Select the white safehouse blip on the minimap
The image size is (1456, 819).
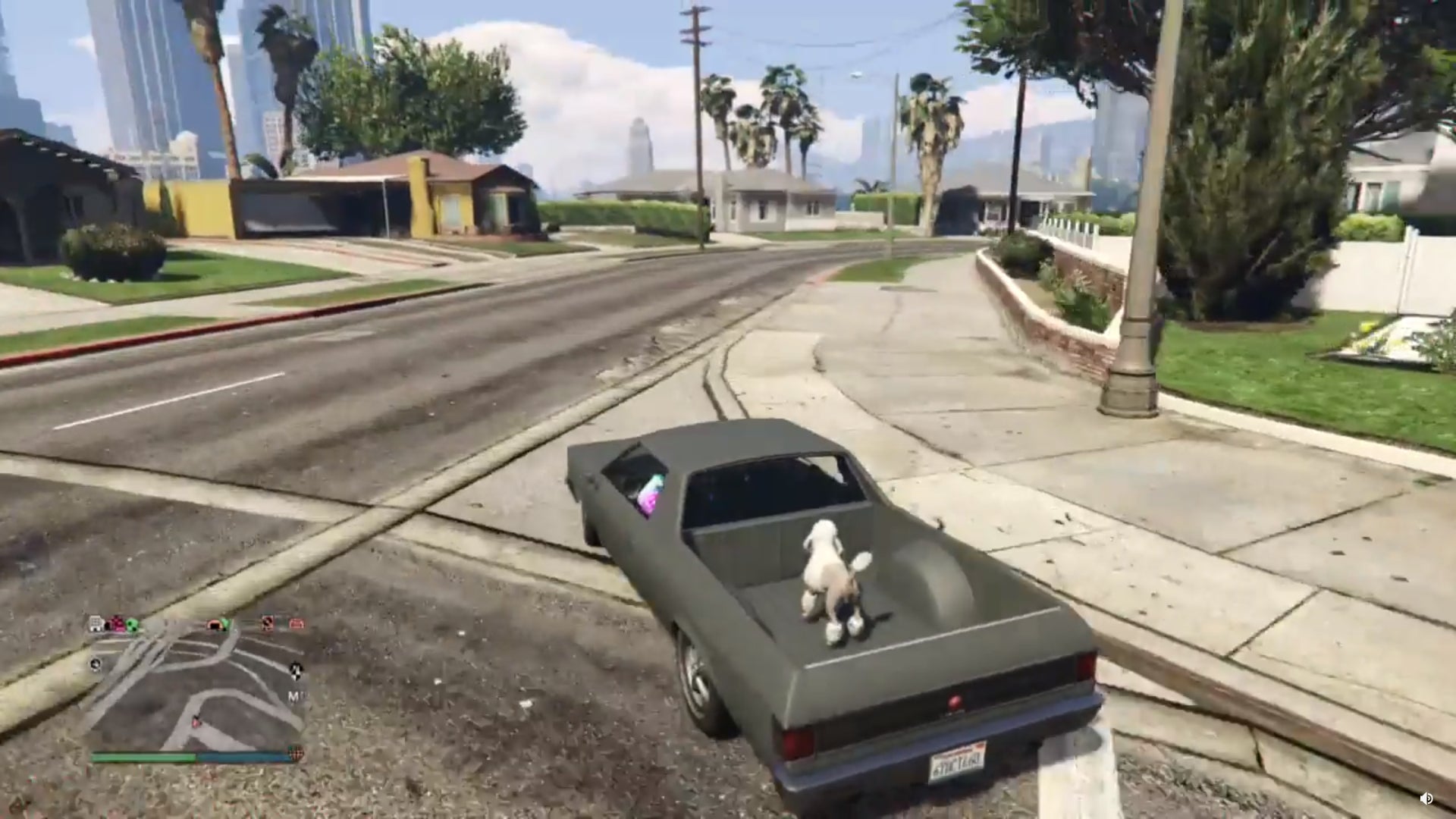pyautogui.click(x=96, y=624)
